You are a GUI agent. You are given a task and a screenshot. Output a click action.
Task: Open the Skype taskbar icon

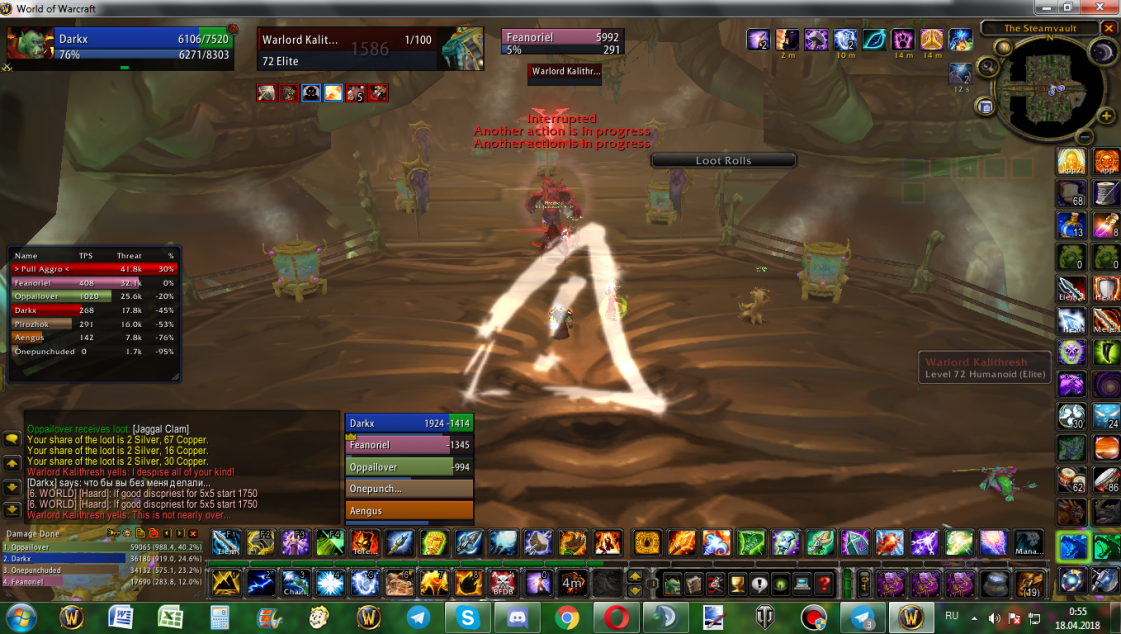pos(468,616)
